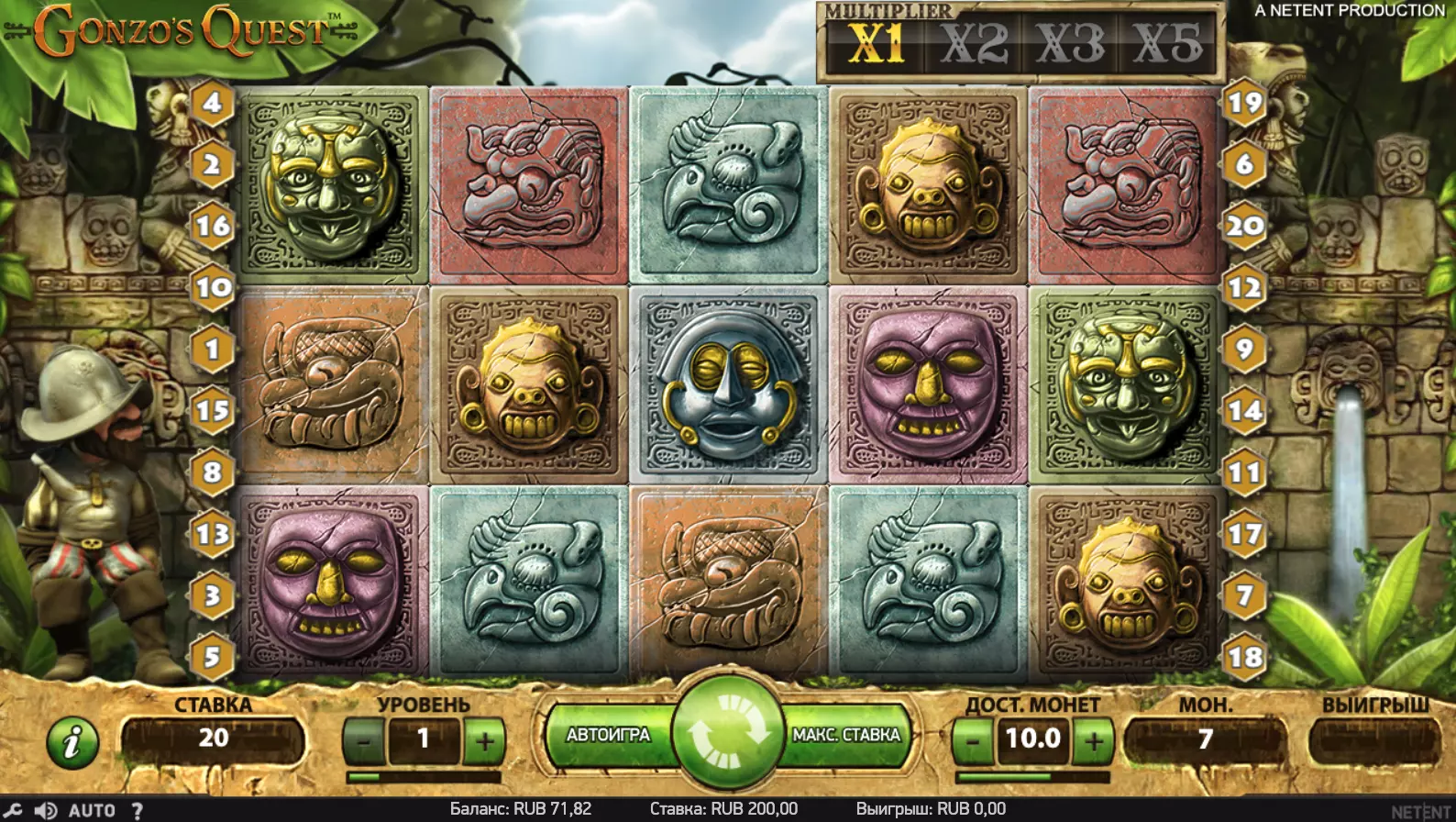Image resolution: width=1456 pixels, height=822 pixels.
Task: Open the green info paytable button
Action: click(x=72, y=739)
